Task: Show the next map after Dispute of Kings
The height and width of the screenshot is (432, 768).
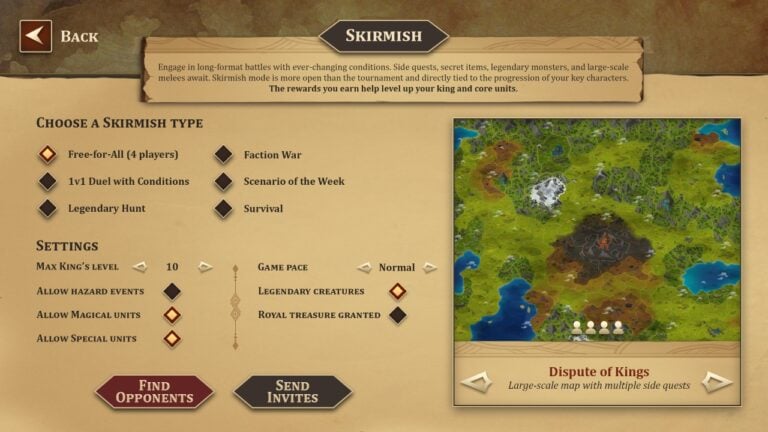Action: click(x=717, y=381)
